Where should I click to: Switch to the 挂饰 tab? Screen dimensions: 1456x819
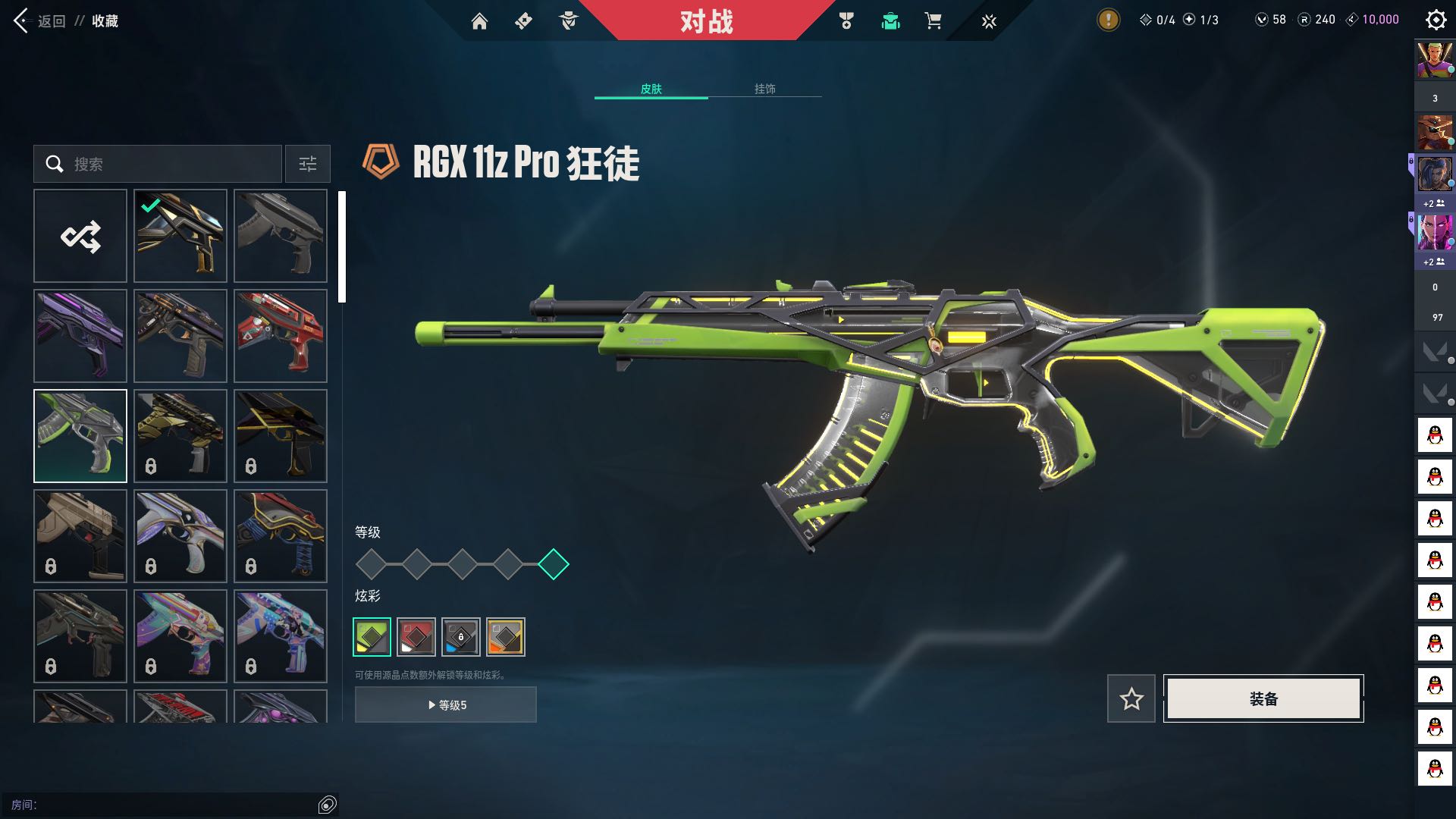click(764, 89)
